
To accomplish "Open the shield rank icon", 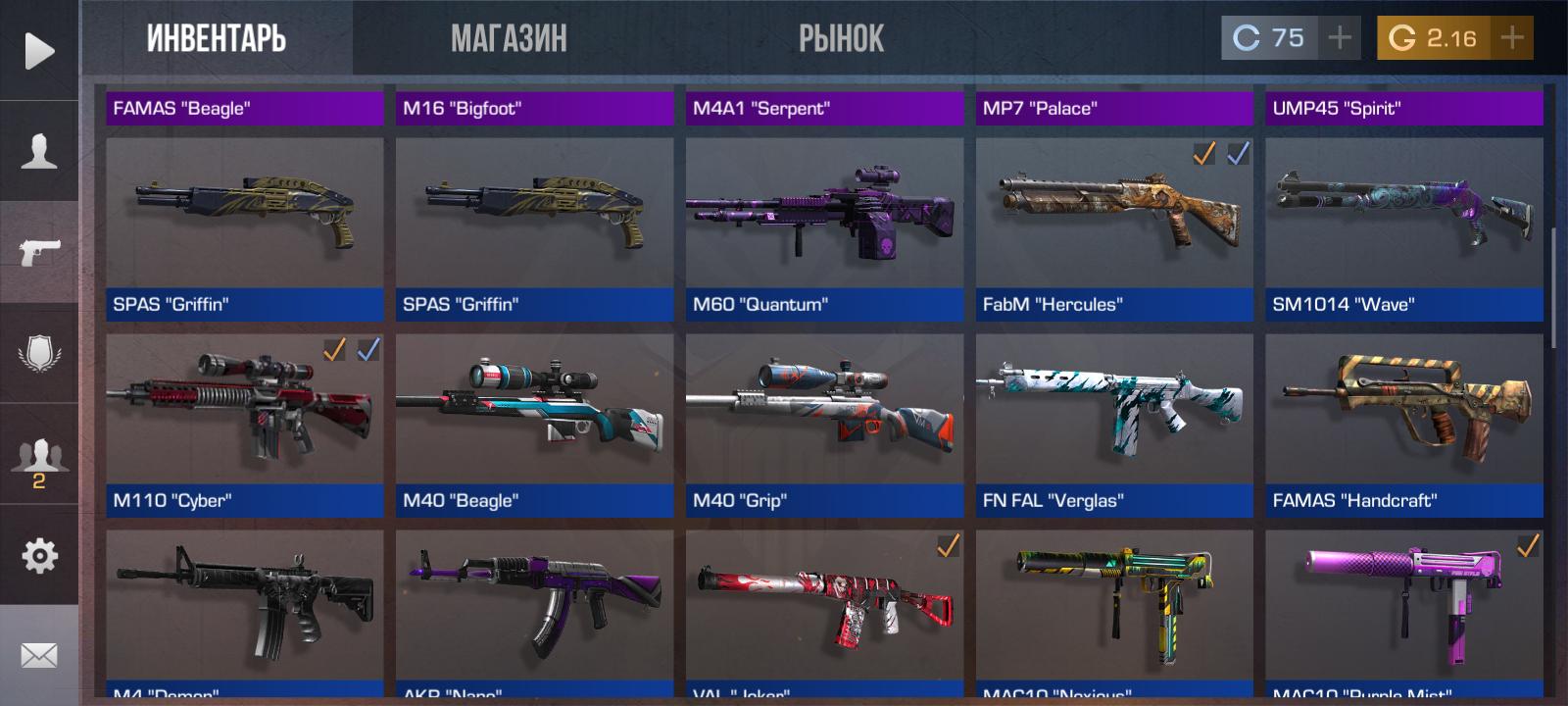I will [x=39, y=353].
